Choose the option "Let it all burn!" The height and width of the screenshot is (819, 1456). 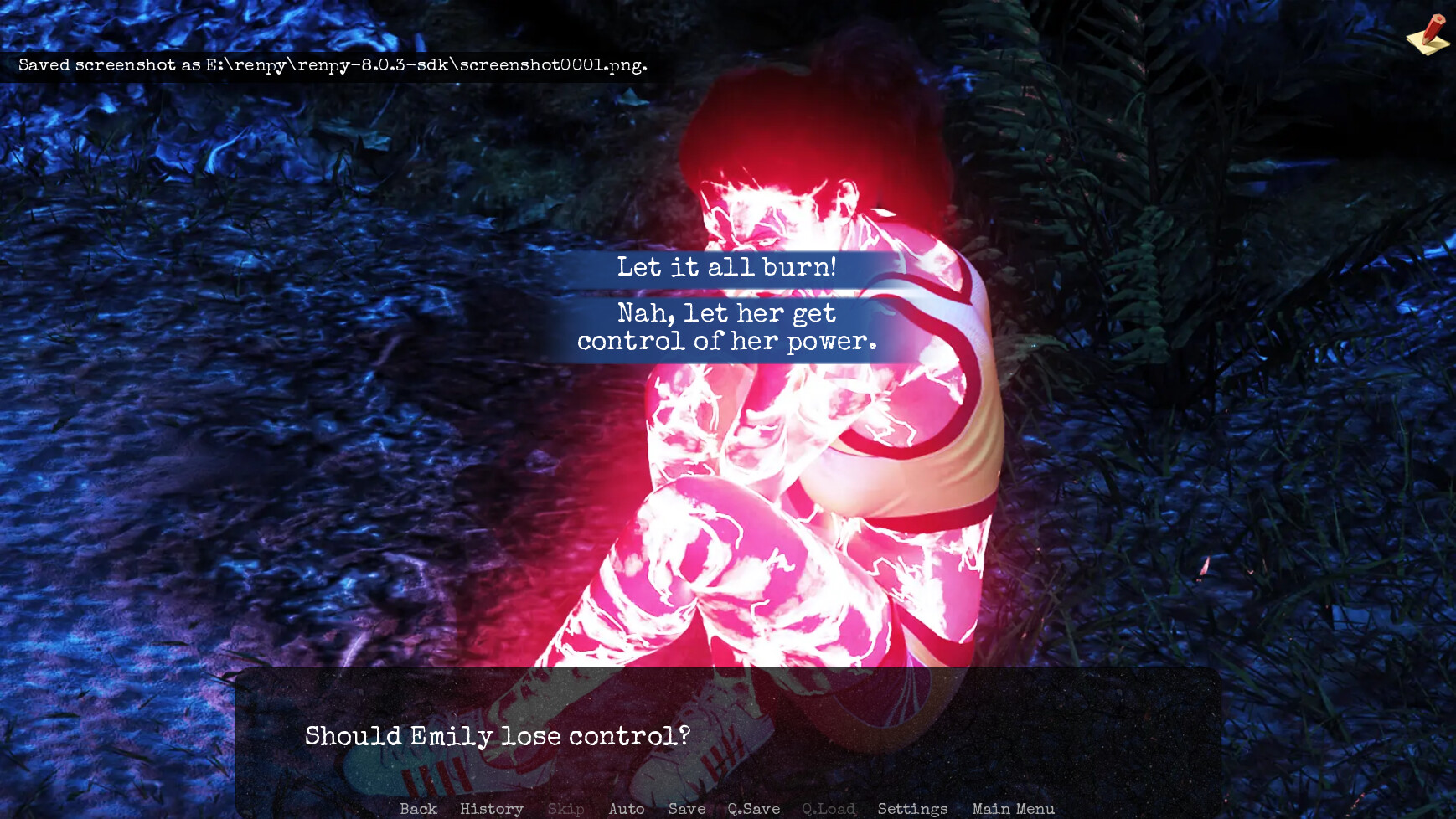point(728,268)
